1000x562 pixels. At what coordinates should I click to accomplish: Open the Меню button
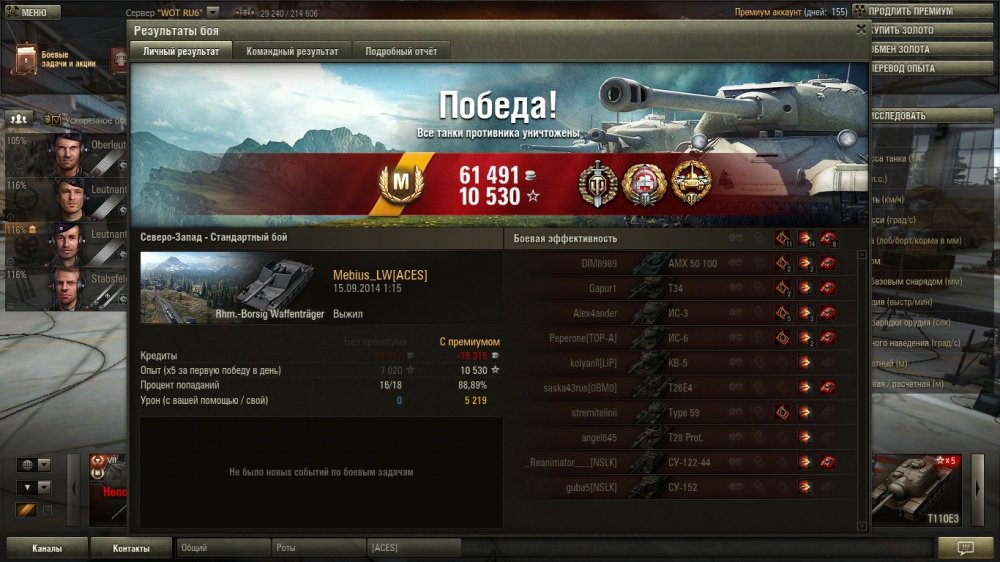pyautogui.click(x=33, y=13)
